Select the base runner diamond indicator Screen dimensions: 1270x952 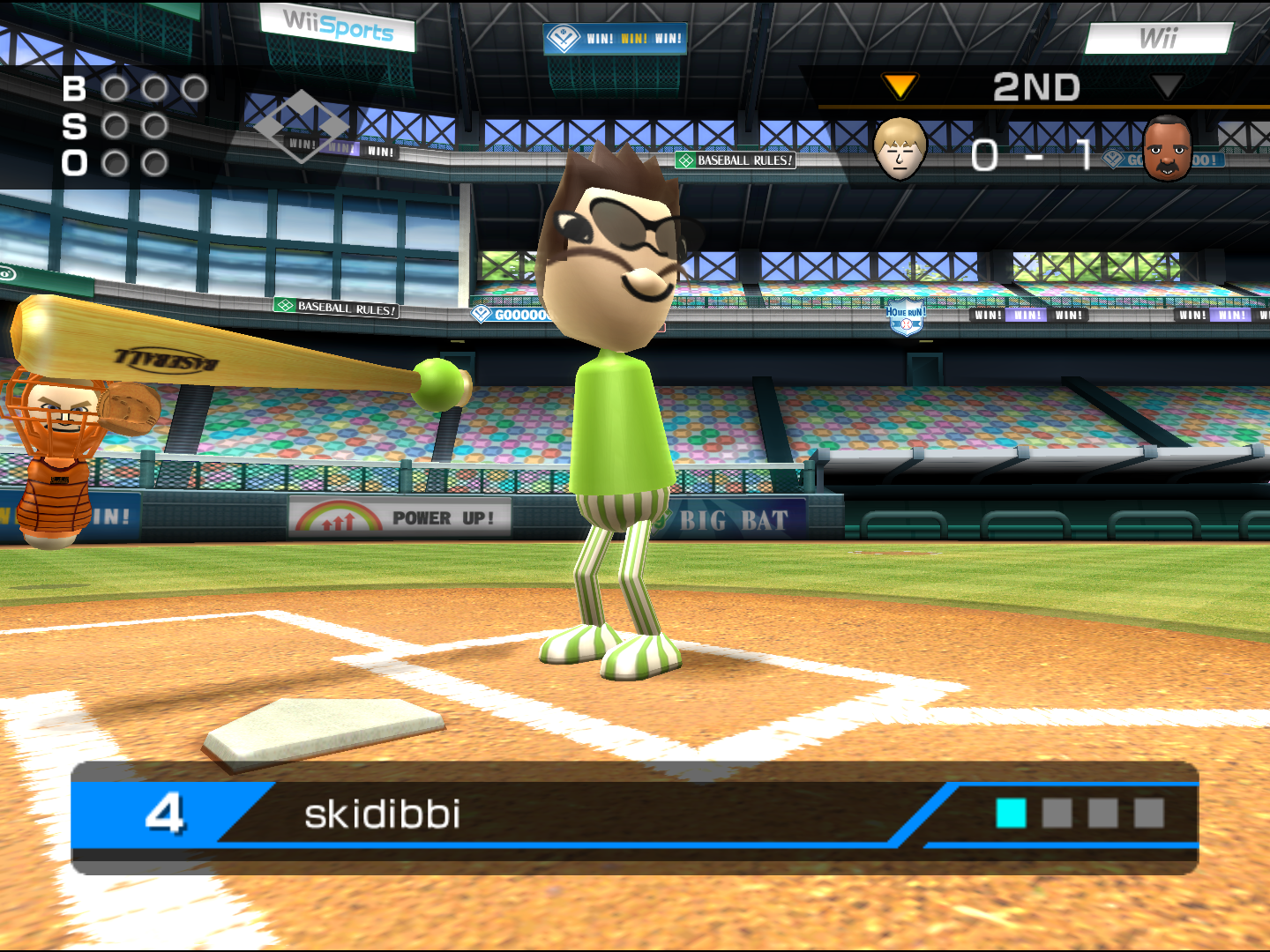[301, 126]
